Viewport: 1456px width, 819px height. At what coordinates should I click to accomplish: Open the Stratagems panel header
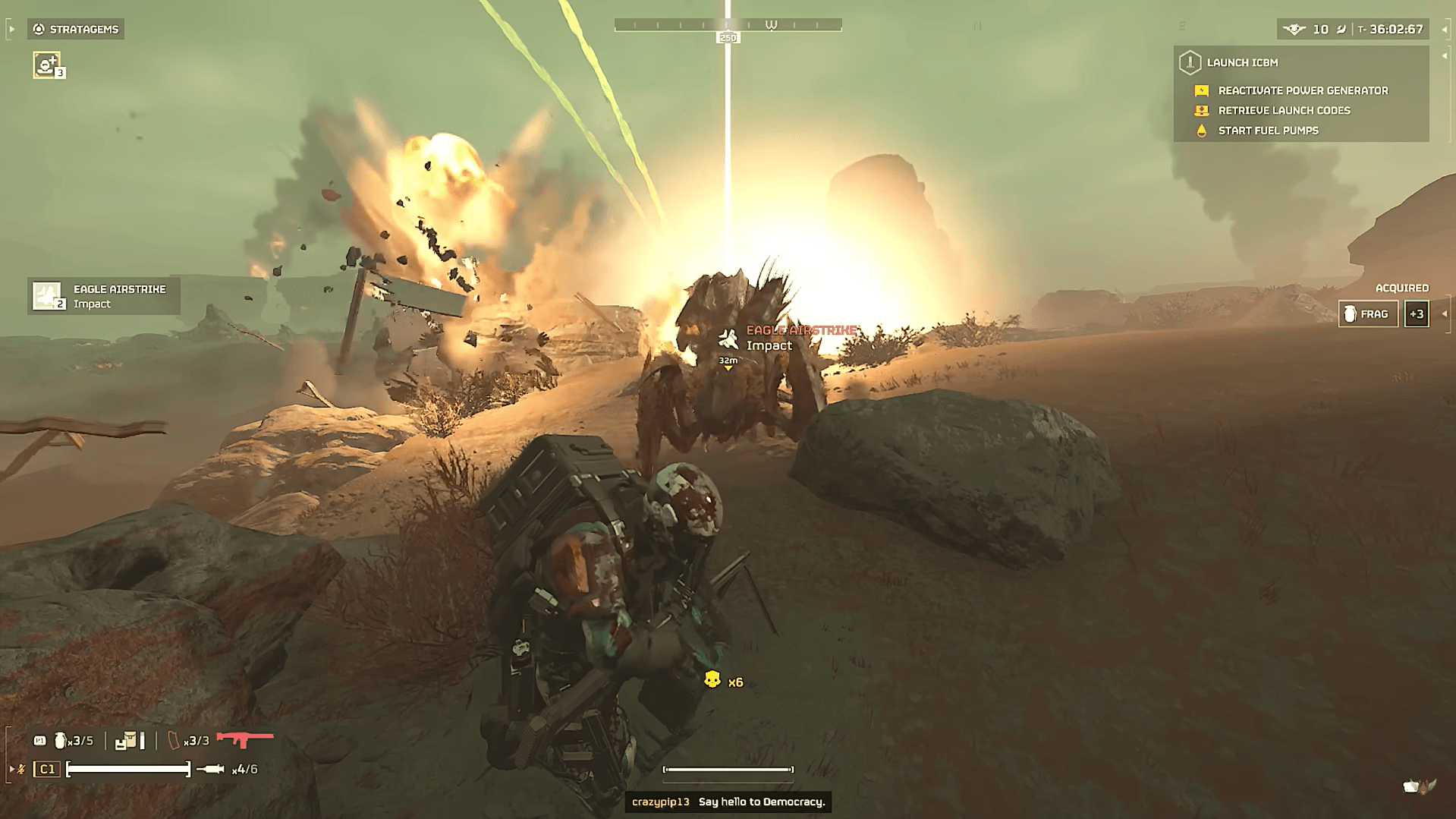tap(76, 29)
